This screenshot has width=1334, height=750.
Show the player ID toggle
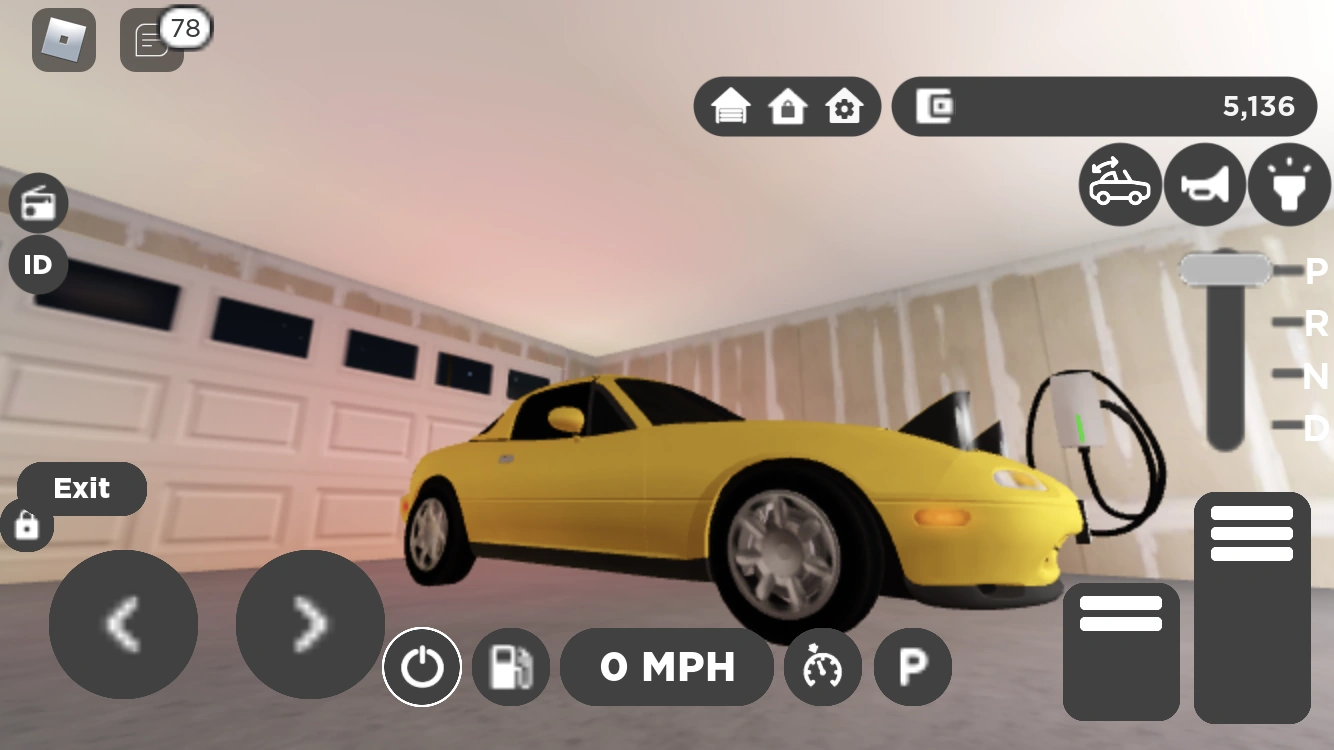pyautogui.click(x=38, y=265)
